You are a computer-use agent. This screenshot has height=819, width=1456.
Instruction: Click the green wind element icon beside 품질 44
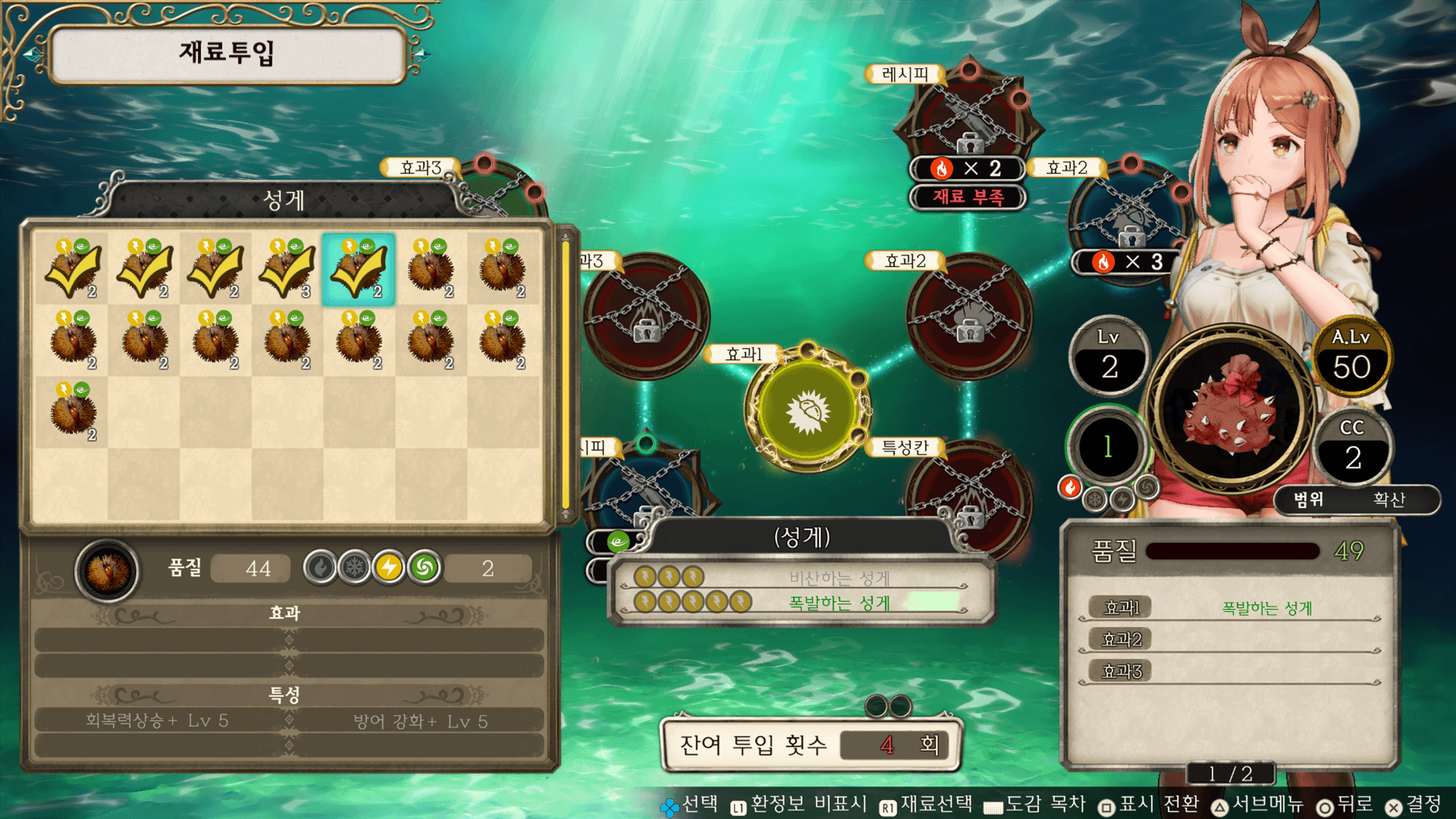[x=425, y=567]
